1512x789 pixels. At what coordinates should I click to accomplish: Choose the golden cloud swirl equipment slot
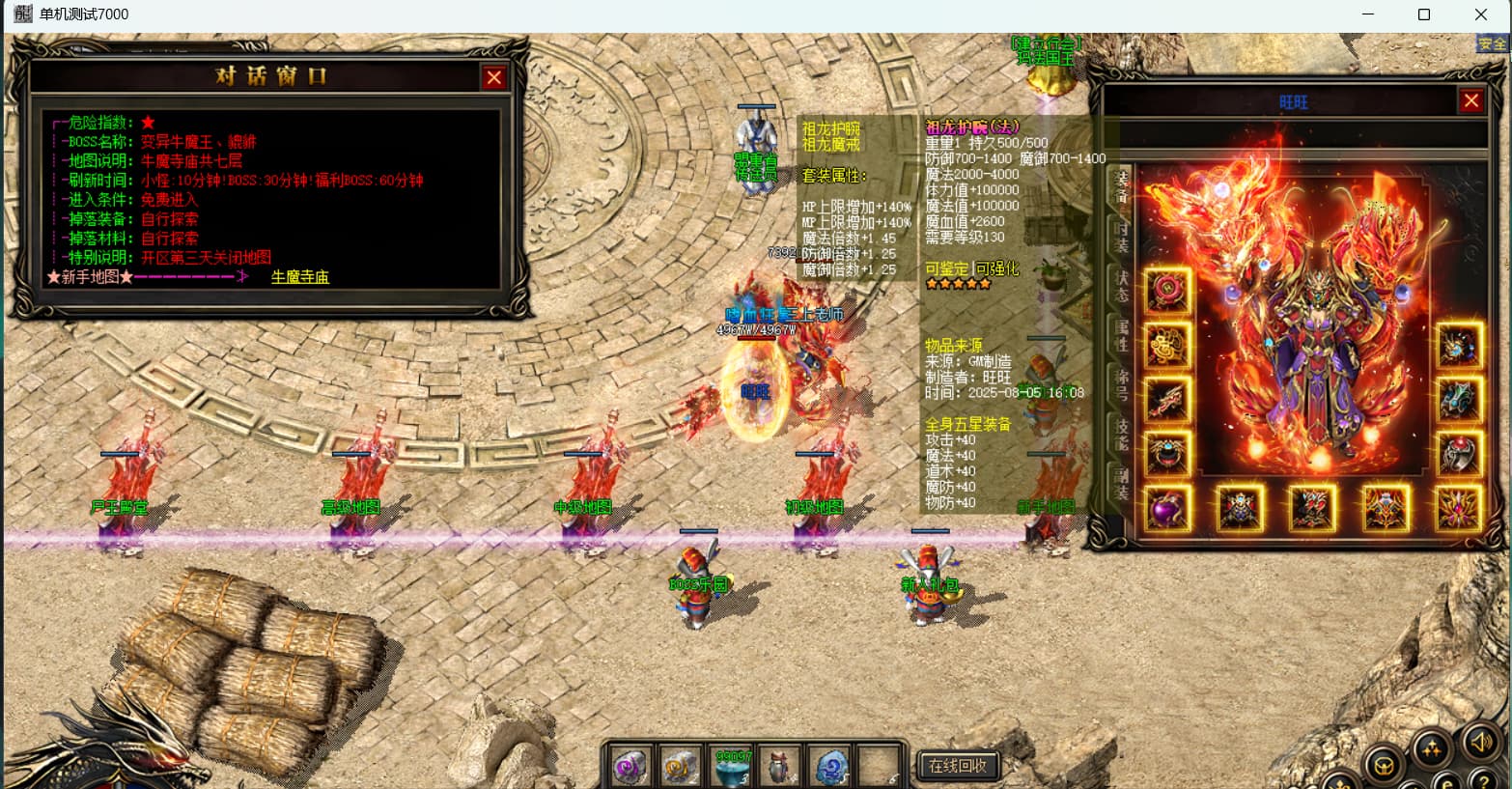pos(1167,345)
